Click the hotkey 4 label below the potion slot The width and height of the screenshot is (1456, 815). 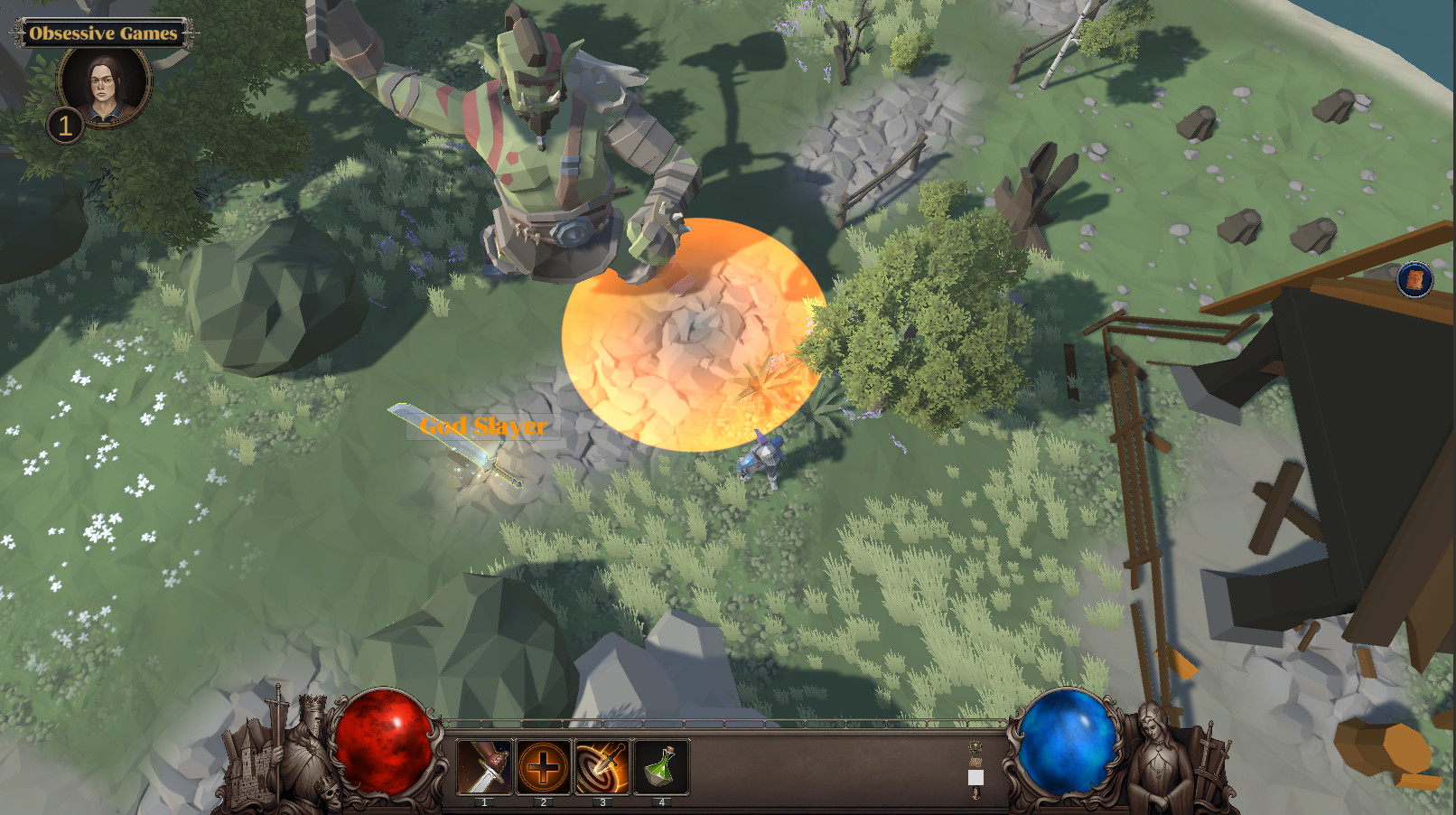click(660, 801)
